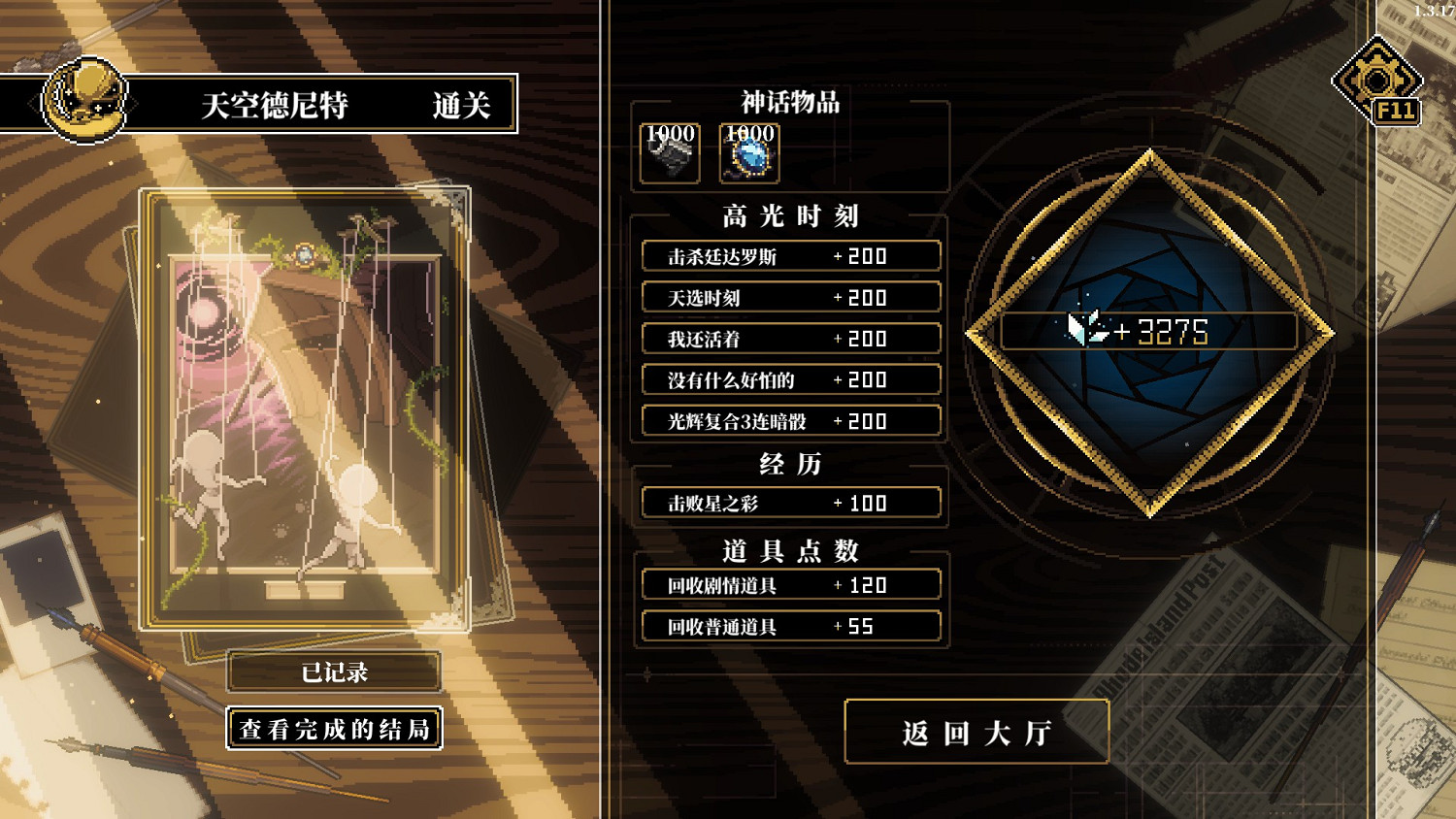1456x819 pixels.
Task: Click the black mythic item icon showing 1000
Action: pyautogui.click(x=668, y=153)
